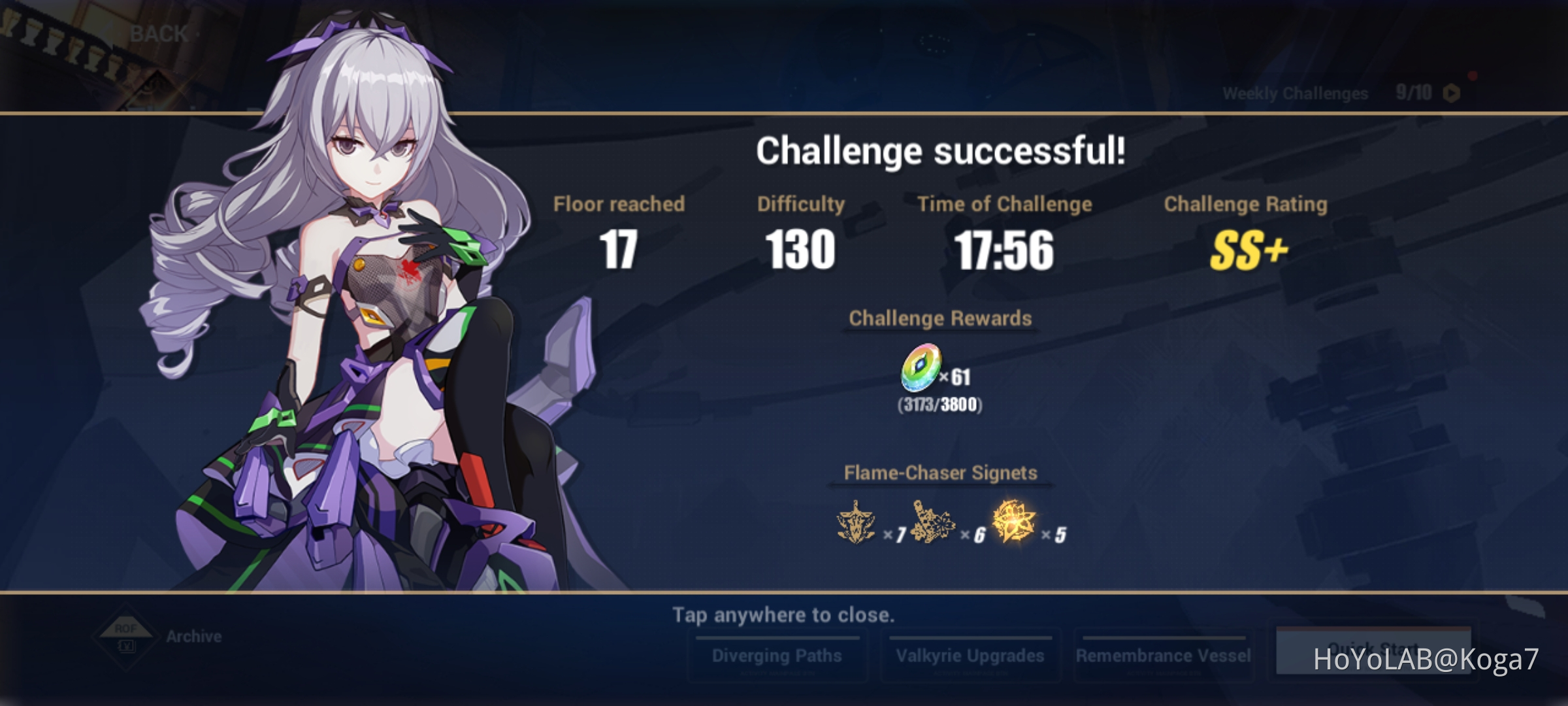The image size is (1568, 706).
Task: Click the 3173/3800 reward progress indicator
Action: click(941, 405)
